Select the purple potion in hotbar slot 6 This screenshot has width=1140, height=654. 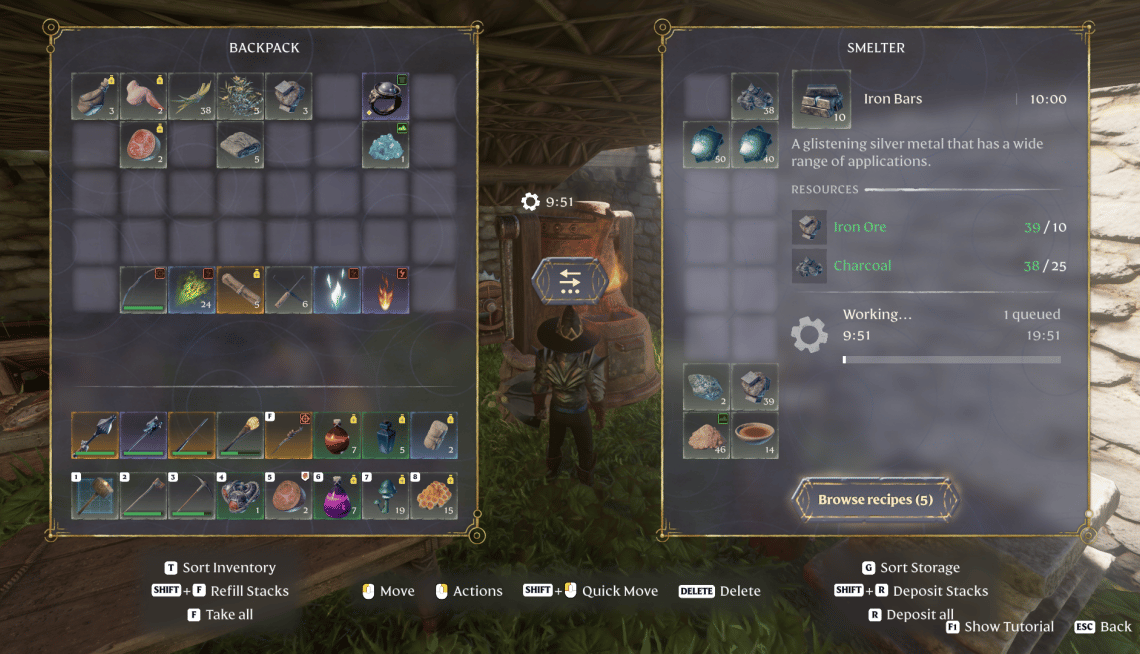(x=337, y=495)
